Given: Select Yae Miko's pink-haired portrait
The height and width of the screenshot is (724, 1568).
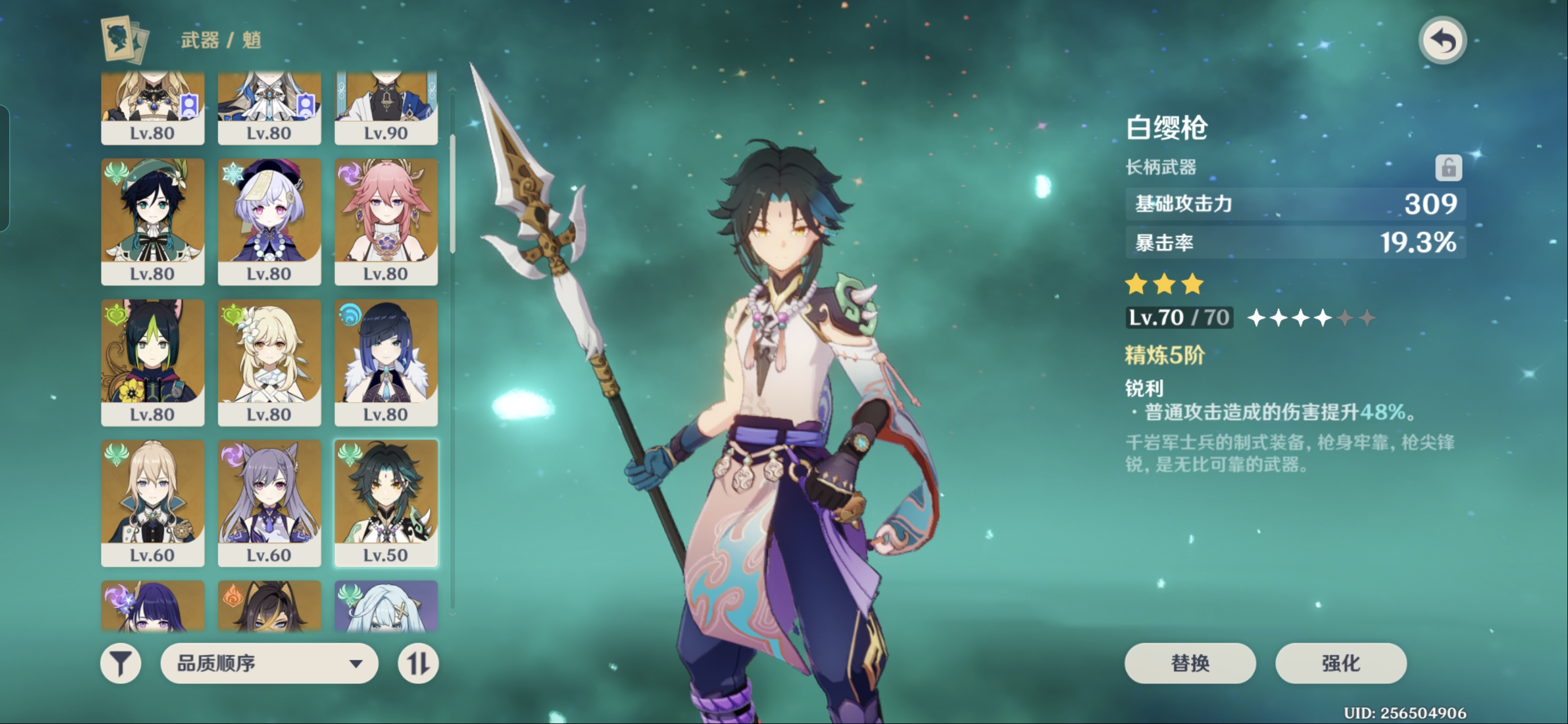Looking at the screenshot, I should [386, 222].
